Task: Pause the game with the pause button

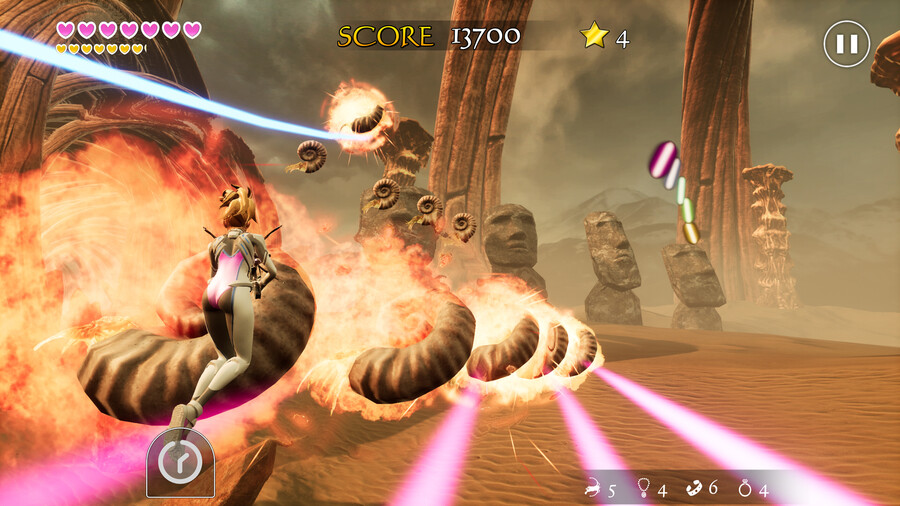Action: pyautogui.click(x=846, y=44)
